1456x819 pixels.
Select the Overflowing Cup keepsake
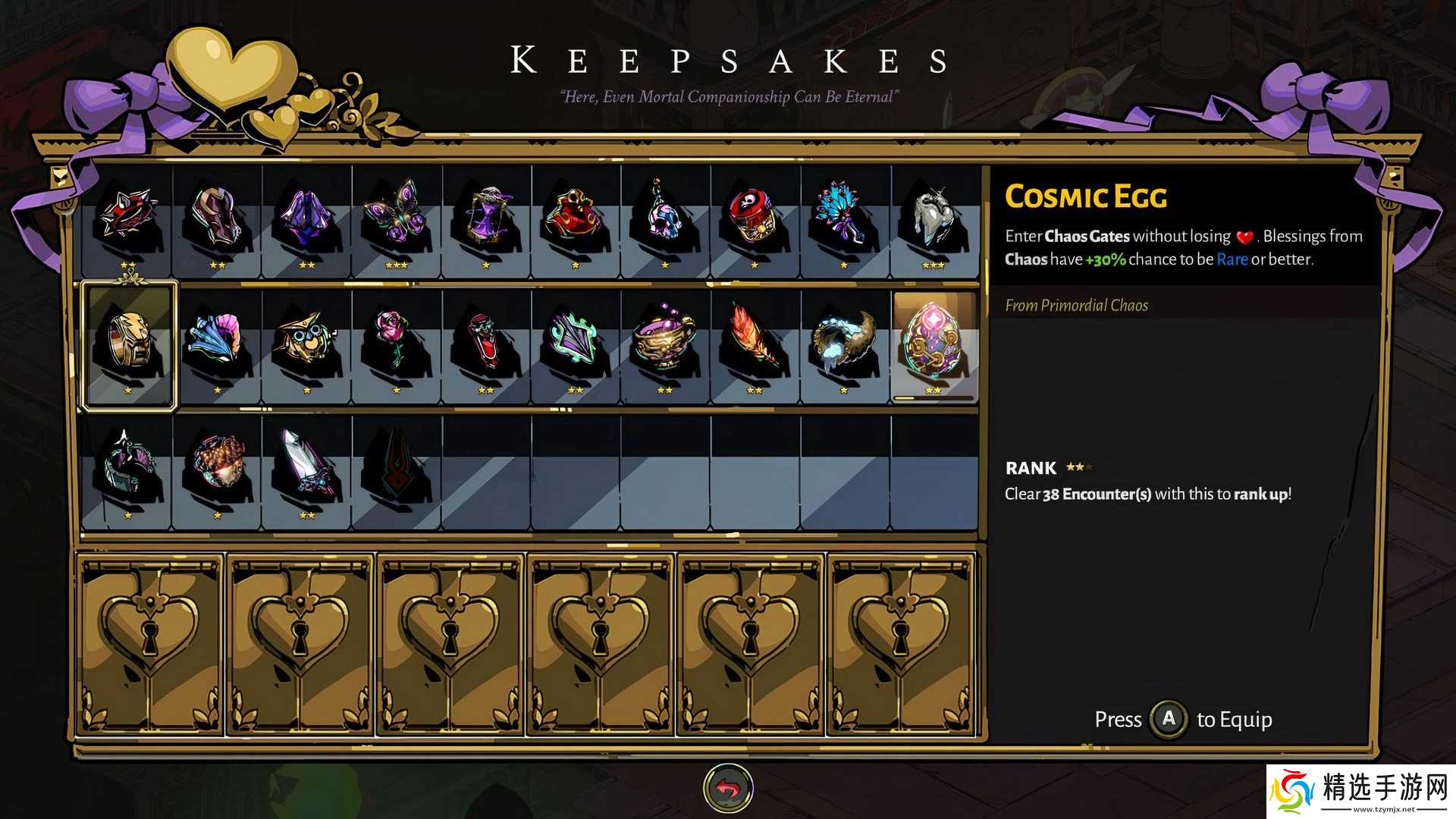[x=664, y=344]
